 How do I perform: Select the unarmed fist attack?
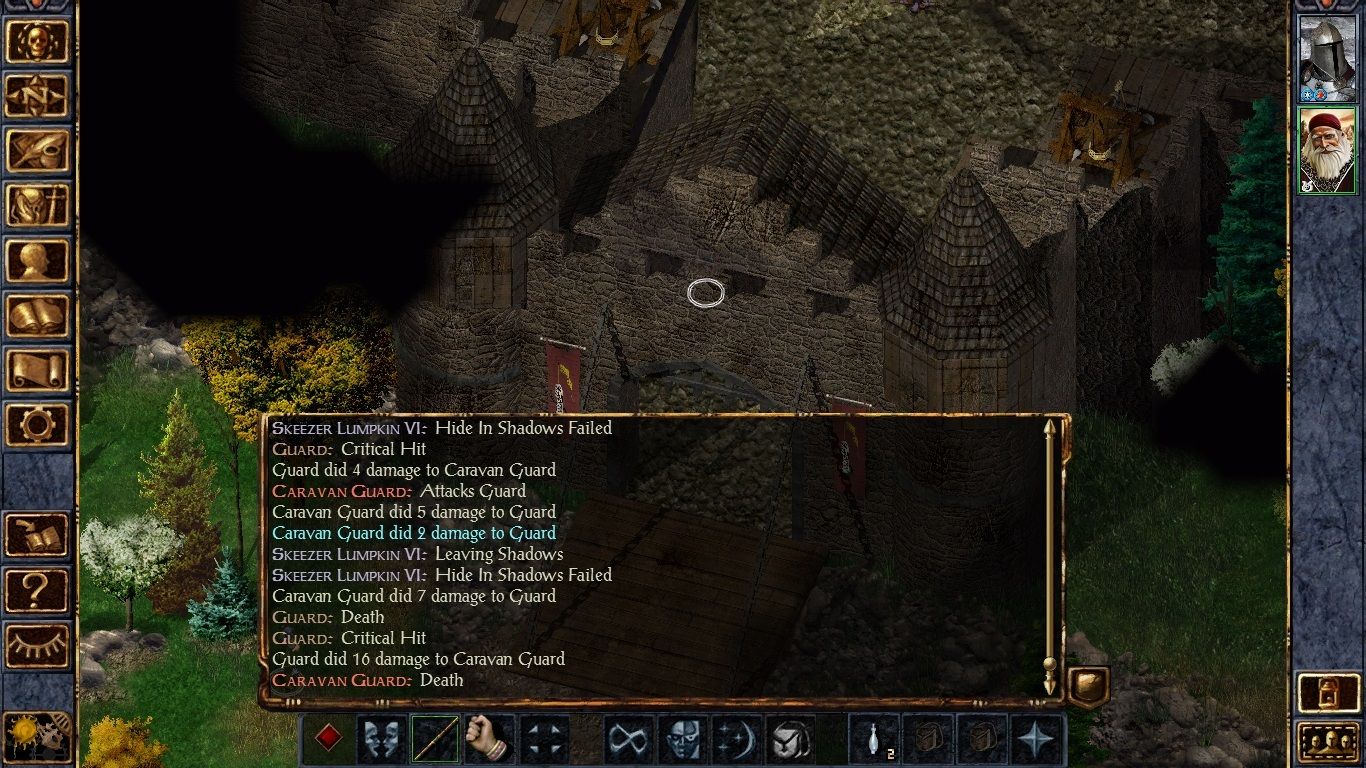(x=488, y=737)
